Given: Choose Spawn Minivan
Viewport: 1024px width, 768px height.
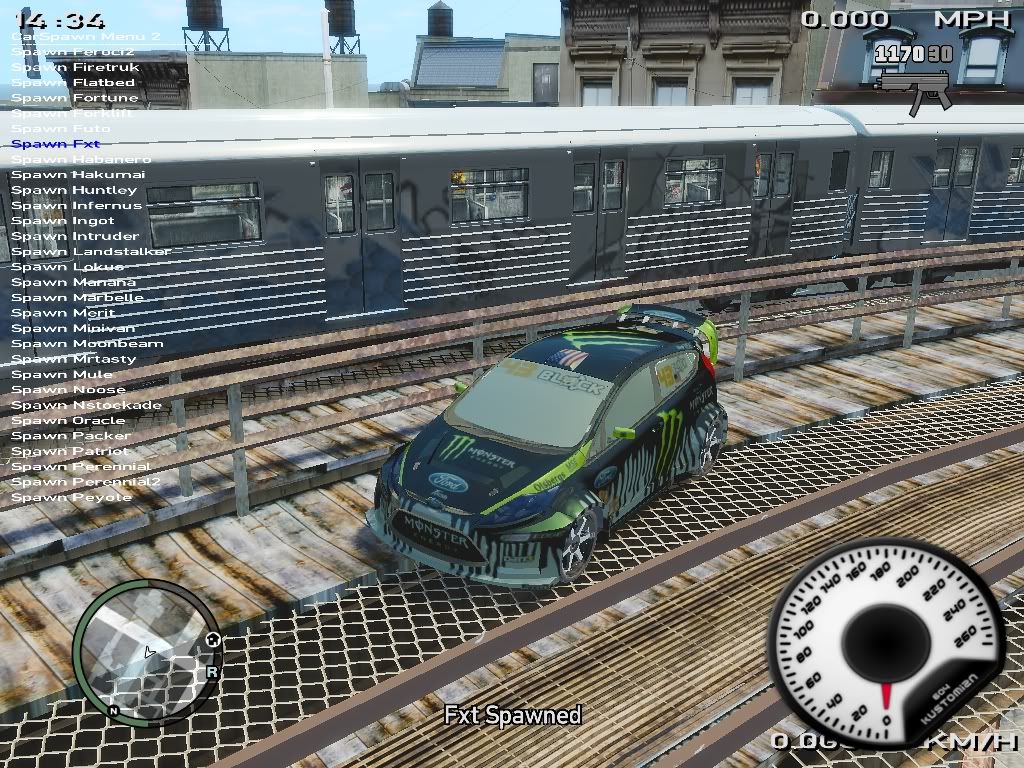Looking at the screenshot, I should [73, 328].
